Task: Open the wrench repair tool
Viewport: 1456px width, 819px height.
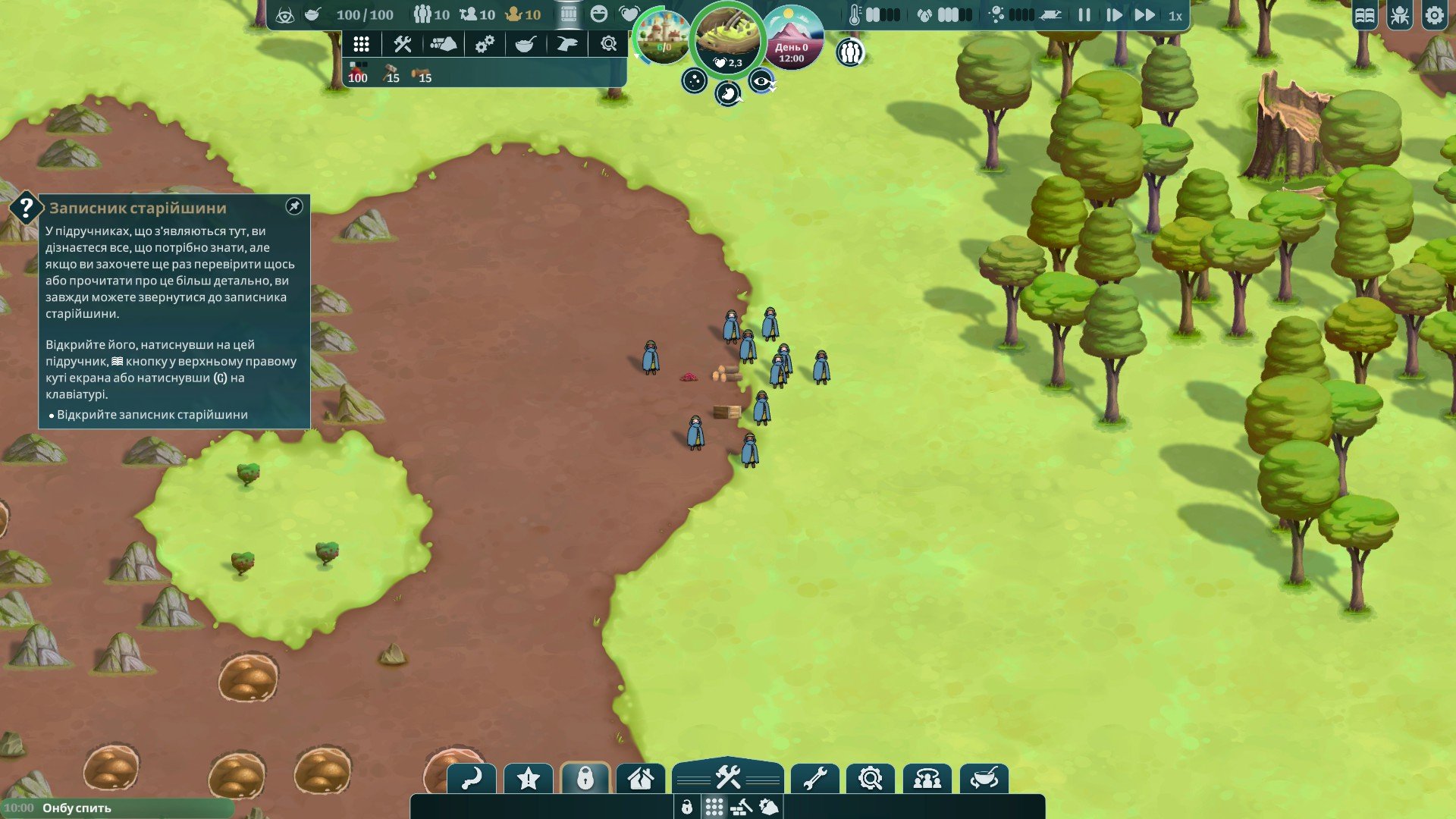Action: click(814, 779)
